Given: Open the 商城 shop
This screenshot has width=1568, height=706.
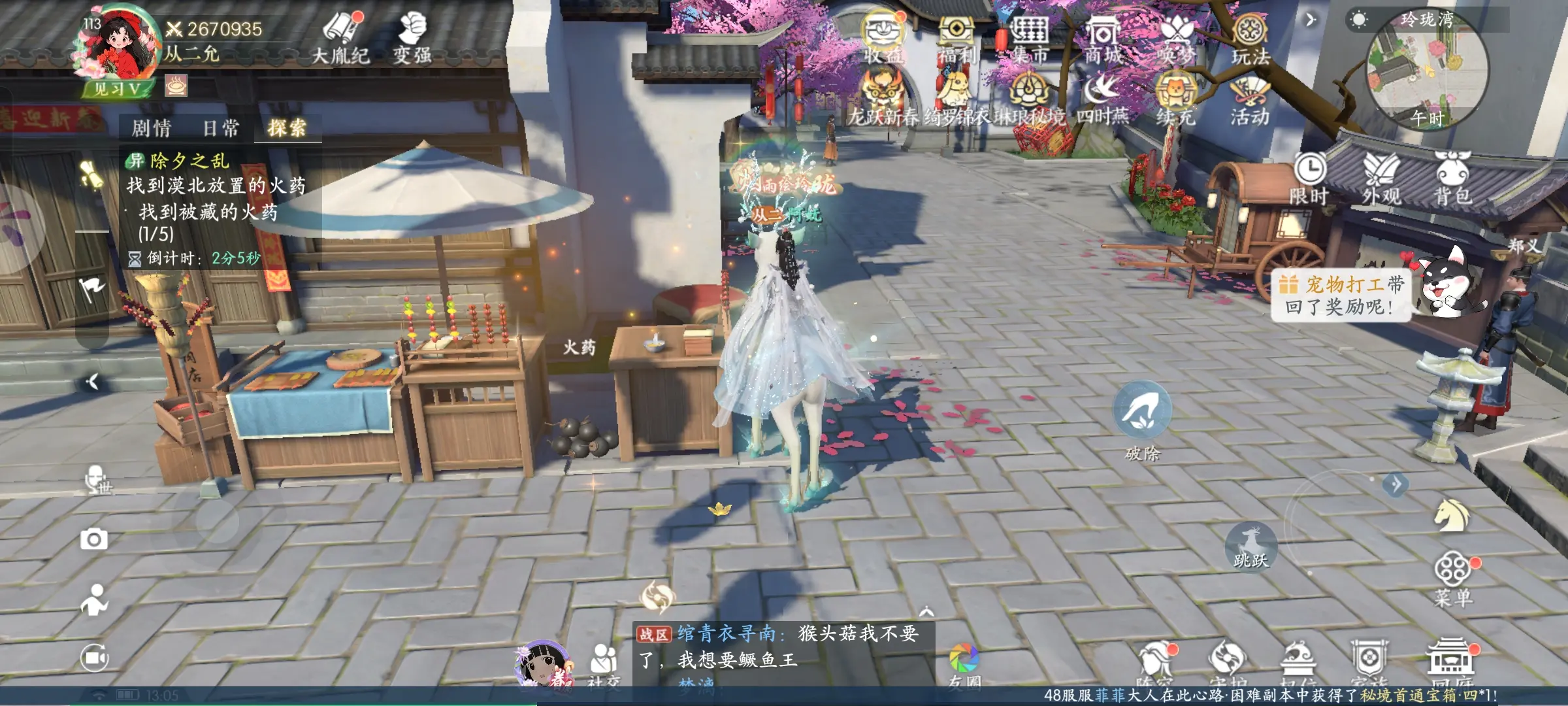Looking at the screenshot, I should point(1103,39).
